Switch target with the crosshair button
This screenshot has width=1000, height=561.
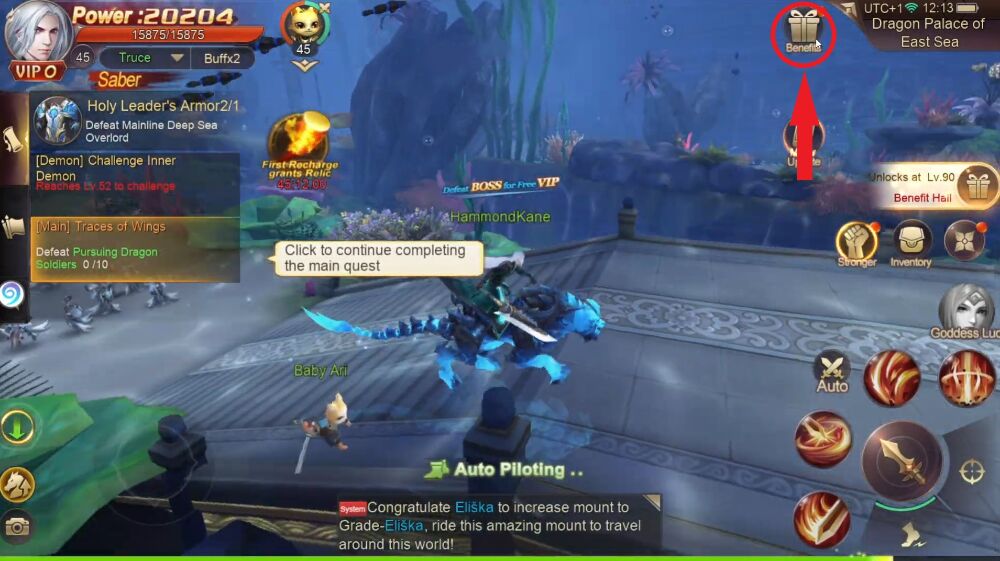(972, 472)
